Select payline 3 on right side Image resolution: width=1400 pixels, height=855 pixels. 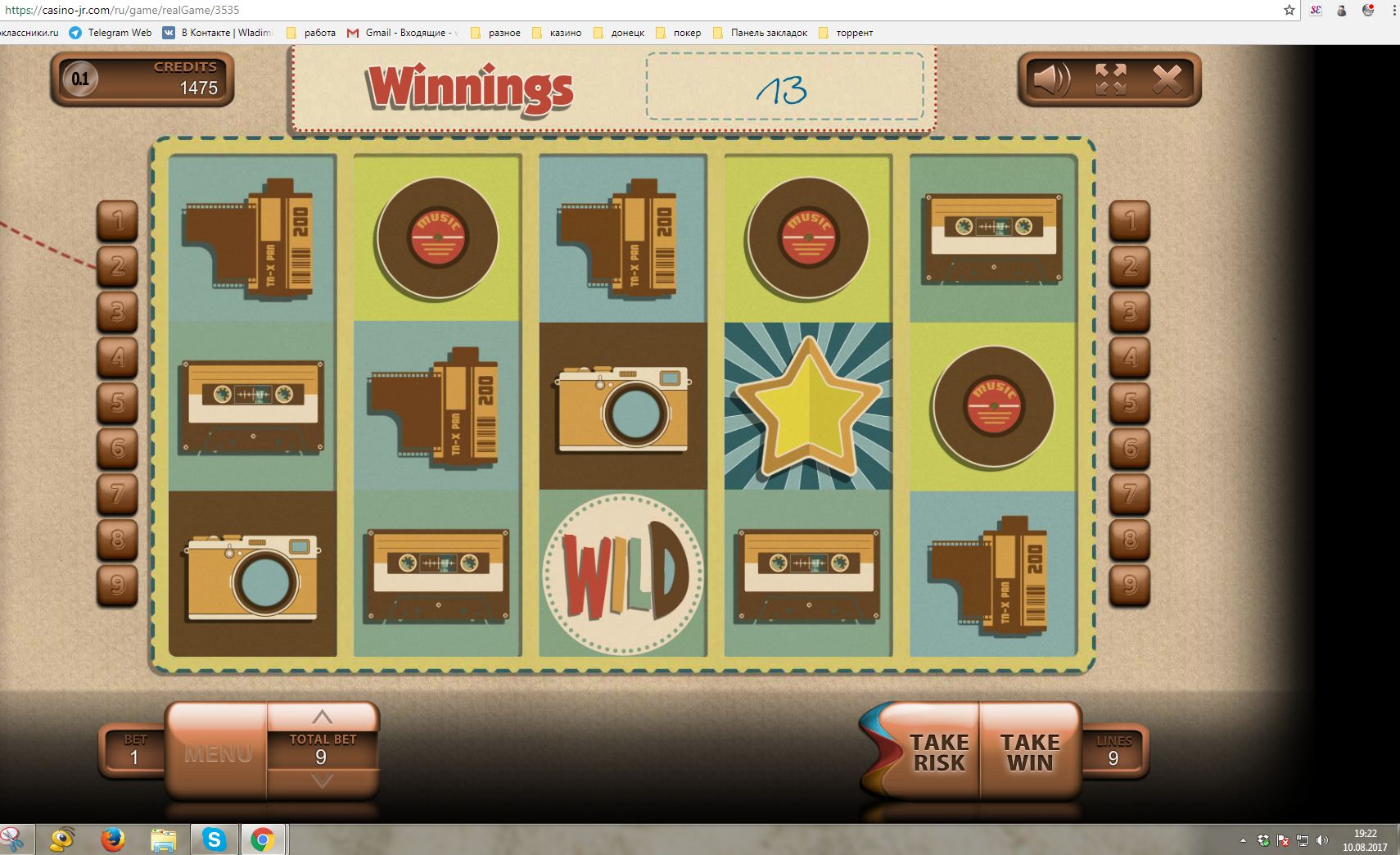click(x=1130, y=311)
